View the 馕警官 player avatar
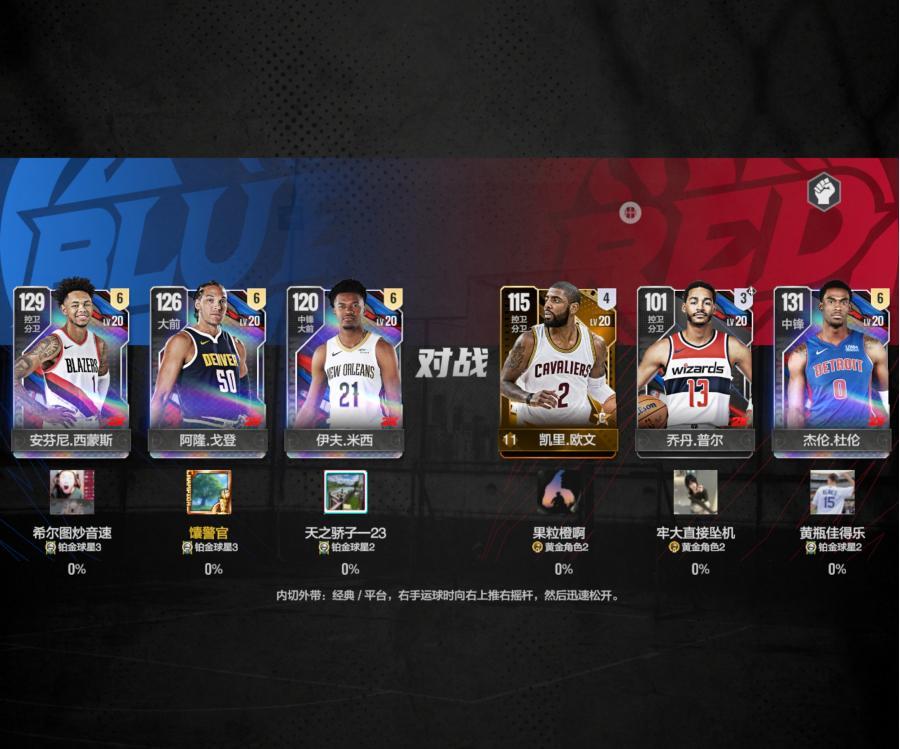Screen dimensions: 900x749 point(209,492)
